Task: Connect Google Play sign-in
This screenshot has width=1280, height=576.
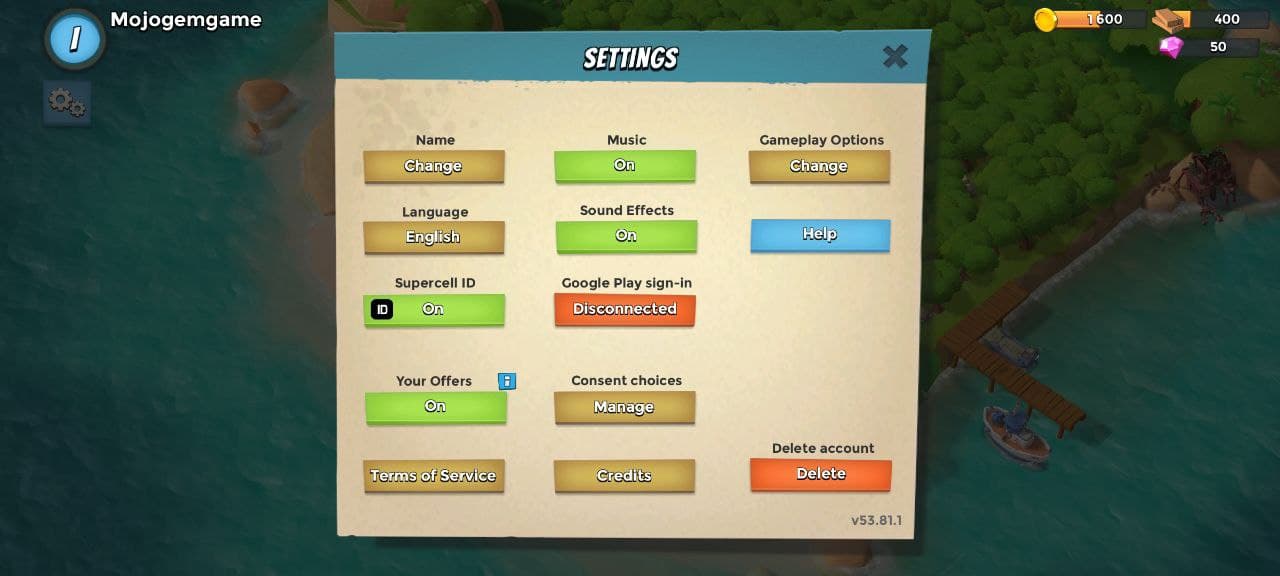Action: (x=625, y=309)
